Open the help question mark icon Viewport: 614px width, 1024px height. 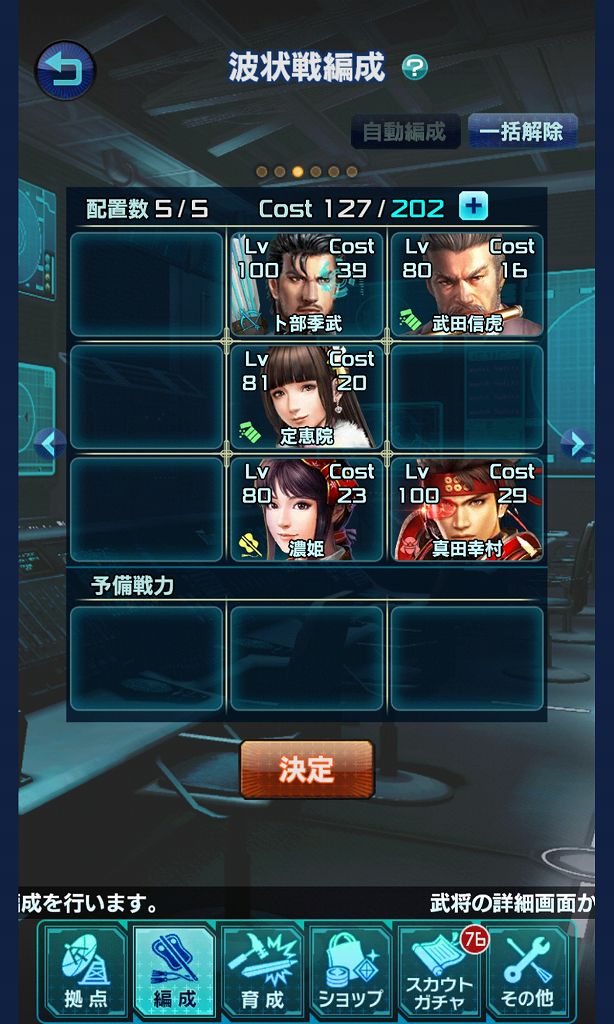pos(415,68)
